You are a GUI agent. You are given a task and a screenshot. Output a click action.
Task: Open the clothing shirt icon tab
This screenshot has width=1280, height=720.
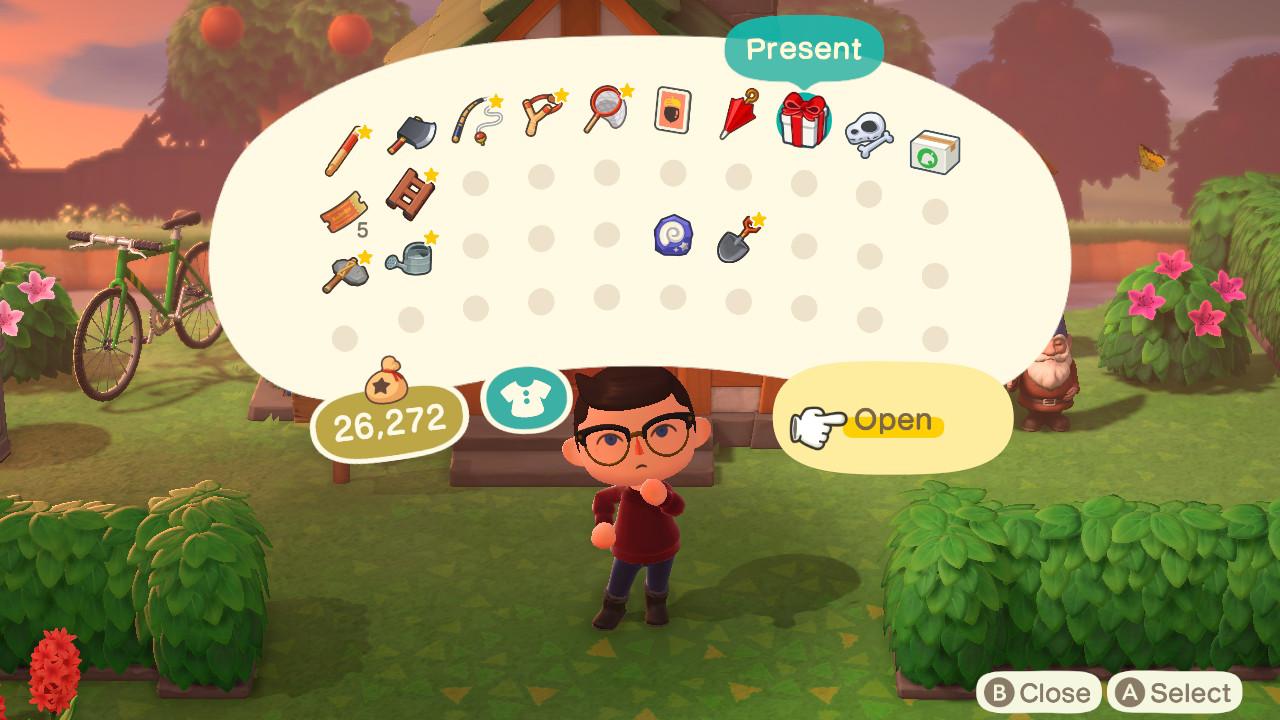coord(526,398)
